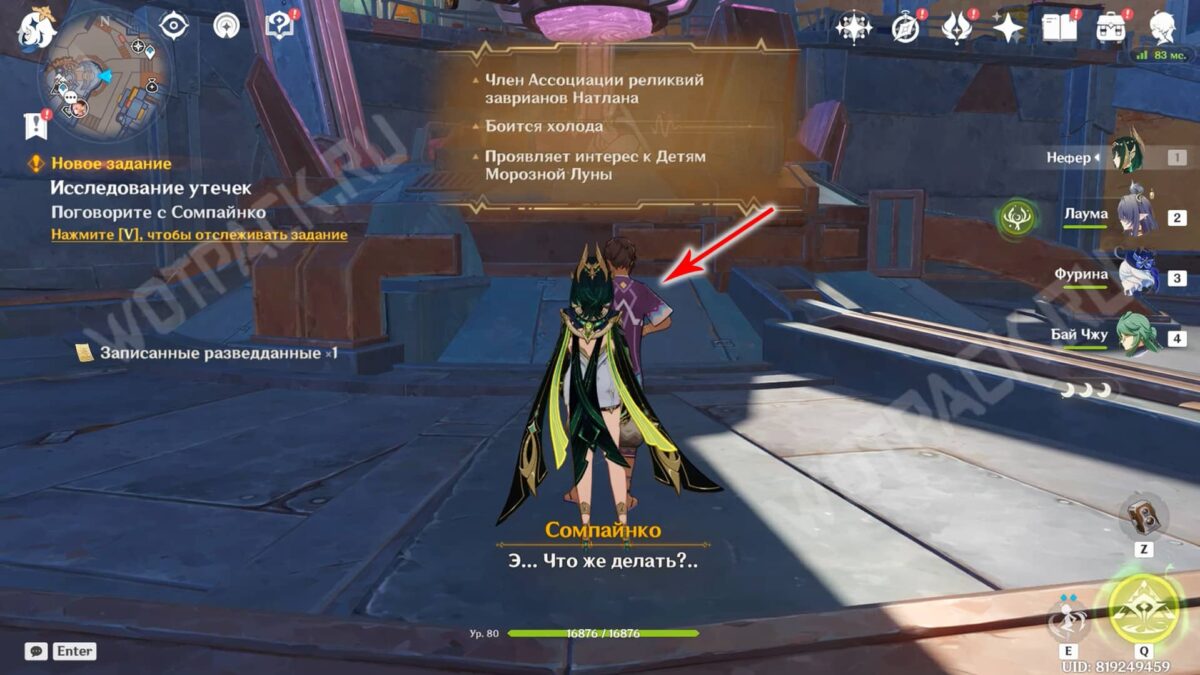Open the sparkling star wish icon

click(1008, 27)
